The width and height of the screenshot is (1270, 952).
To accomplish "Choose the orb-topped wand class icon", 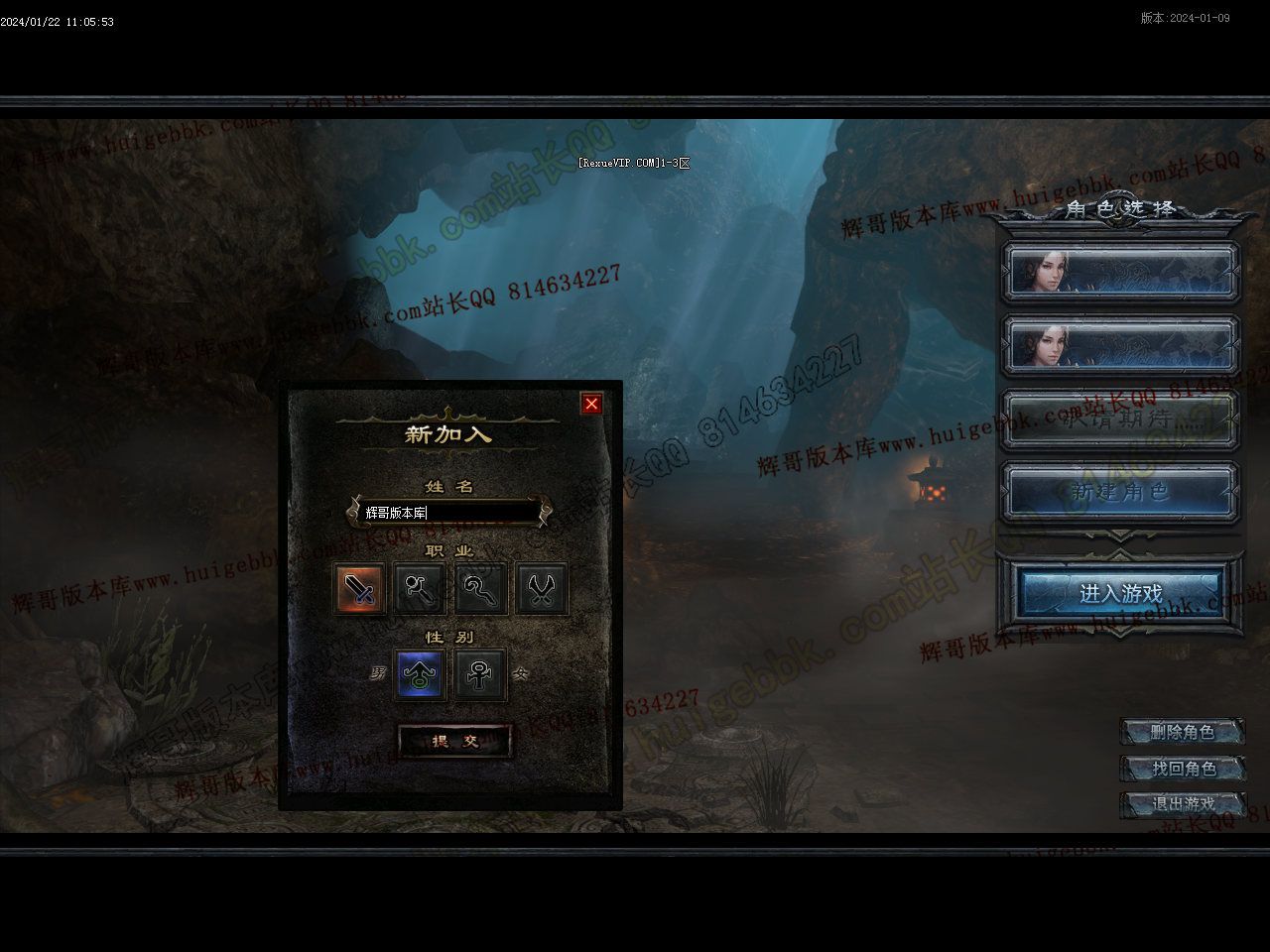I will coord(419,589).
